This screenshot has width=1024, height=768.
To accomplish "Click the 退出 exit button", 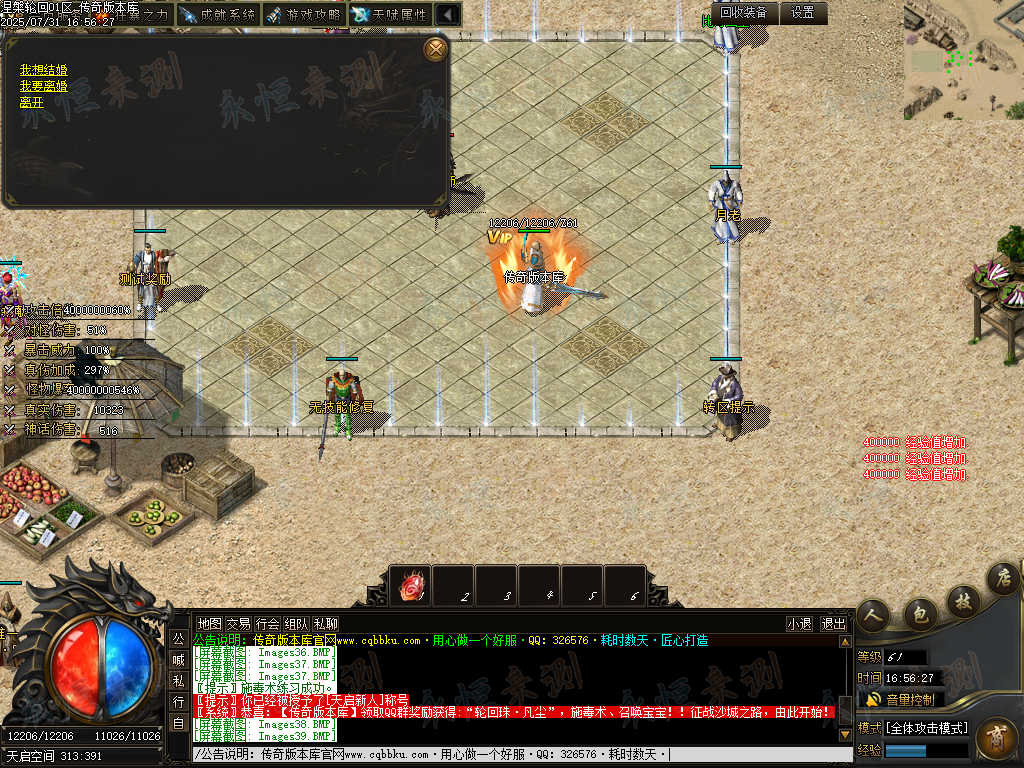I will point(833,623).
